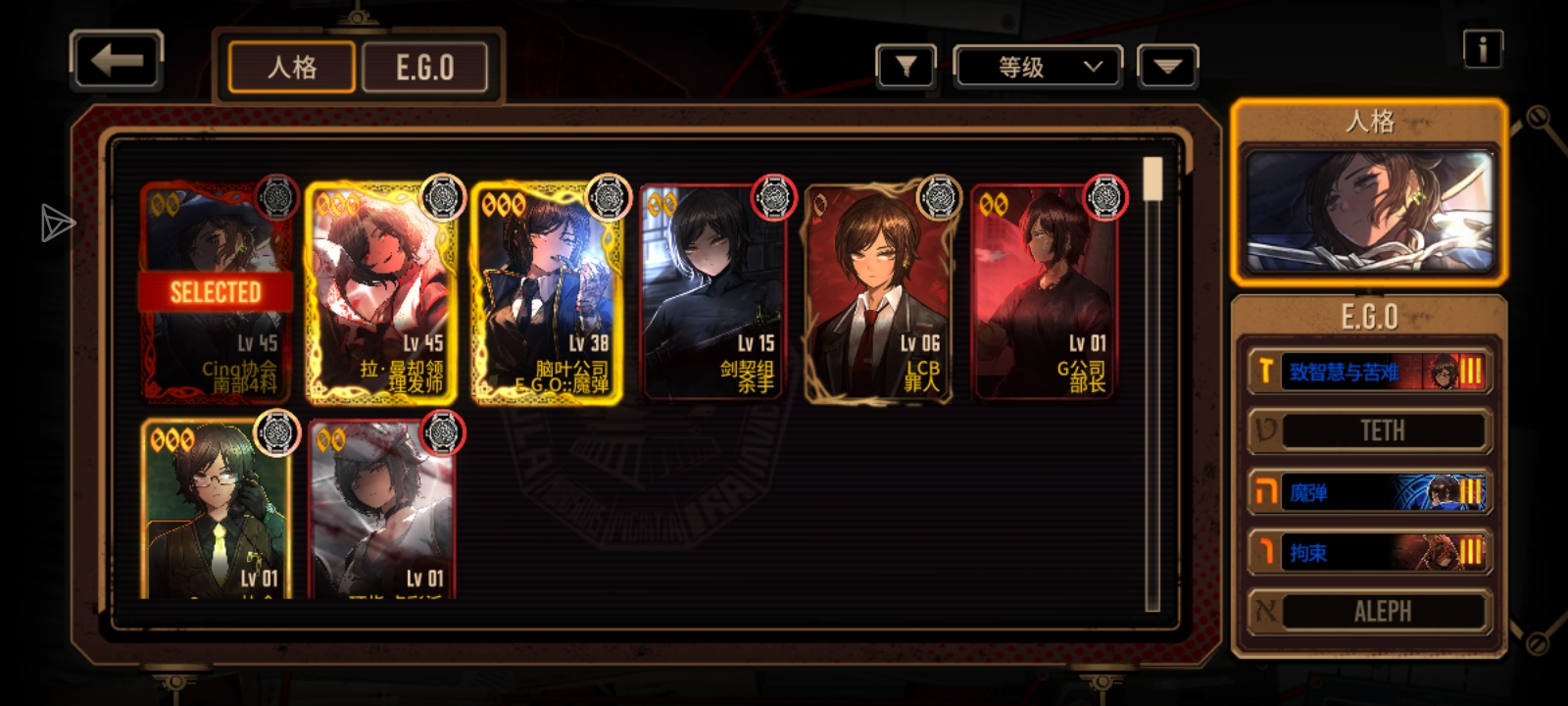Select the G公司部长 Lv 01 card
The image size is (1568, 706).
point(1044,292)
